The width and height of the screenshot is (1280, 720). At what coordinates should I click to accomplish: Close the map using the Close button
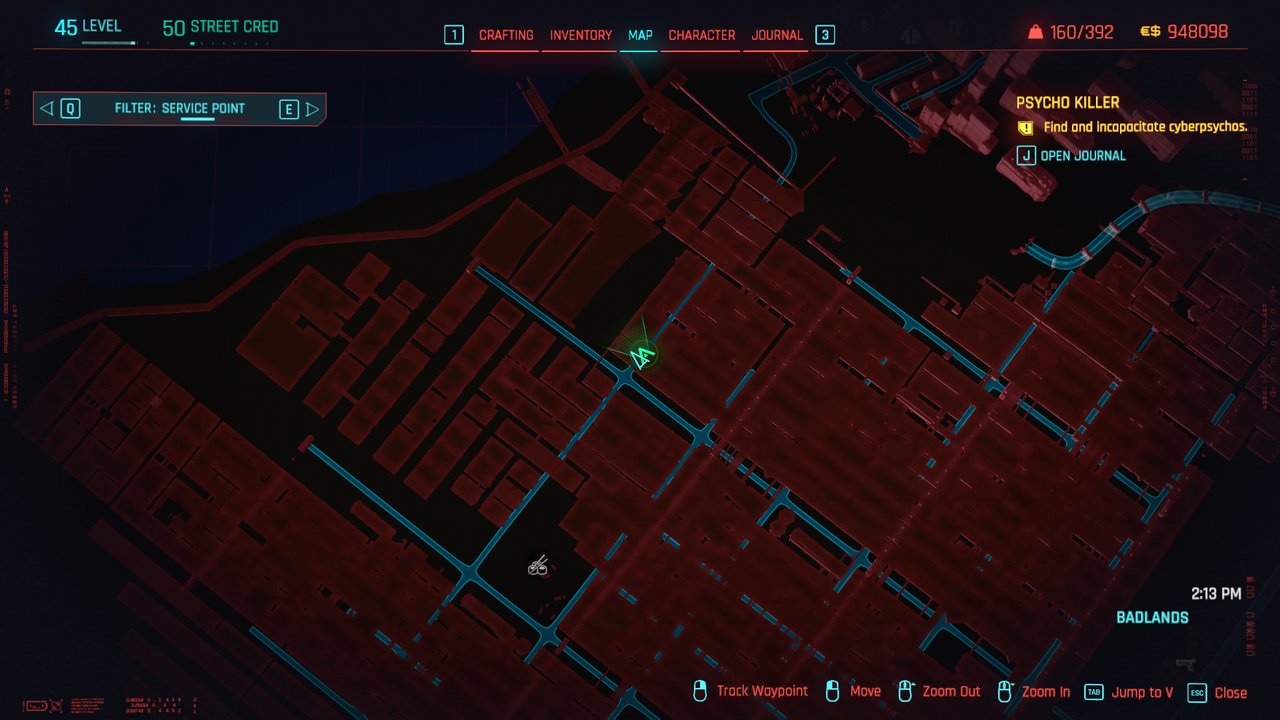[x=1230, y=692]
